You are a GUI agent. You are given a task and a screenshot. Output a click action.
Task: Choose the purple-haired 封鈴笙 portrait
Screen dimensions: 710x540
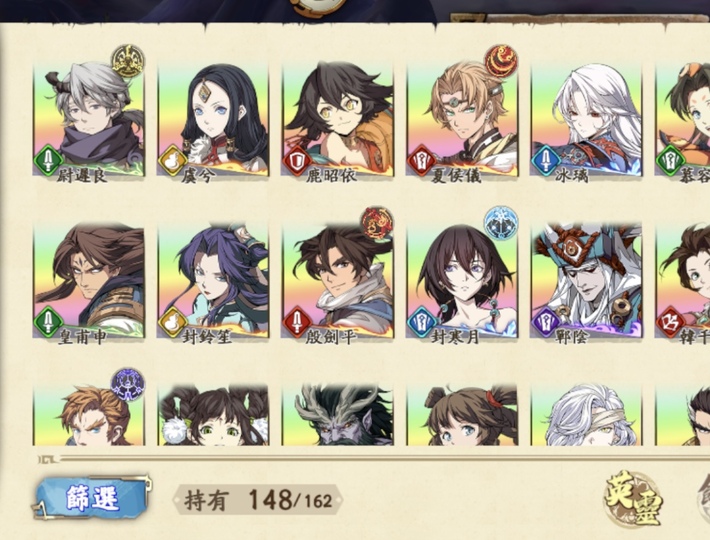pyautogui.click(x=213, y=280)
